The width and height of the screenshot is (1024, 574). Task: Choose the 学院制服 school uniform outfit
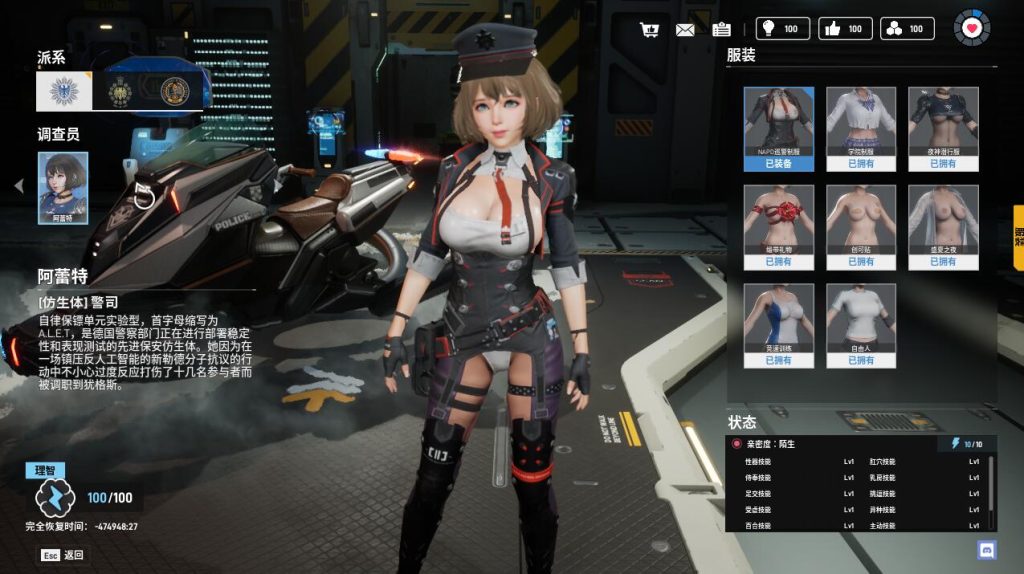tap(861, 128)
